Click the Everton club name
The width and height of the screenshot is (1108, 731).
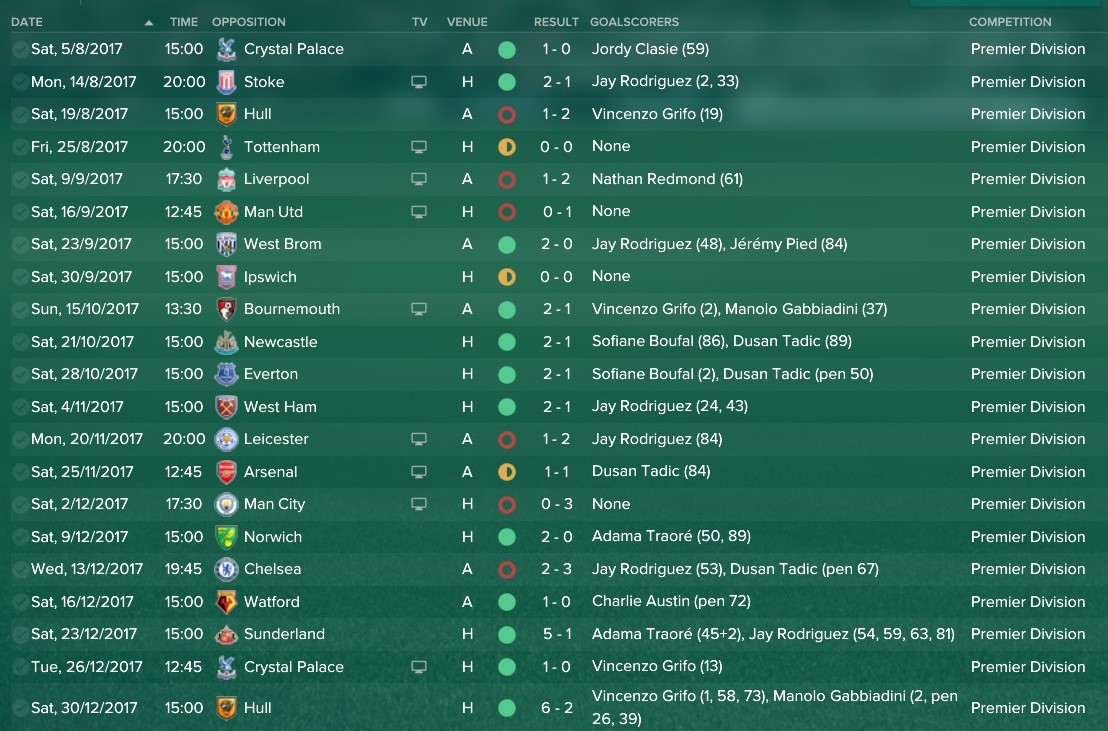(x=270, y=374)
